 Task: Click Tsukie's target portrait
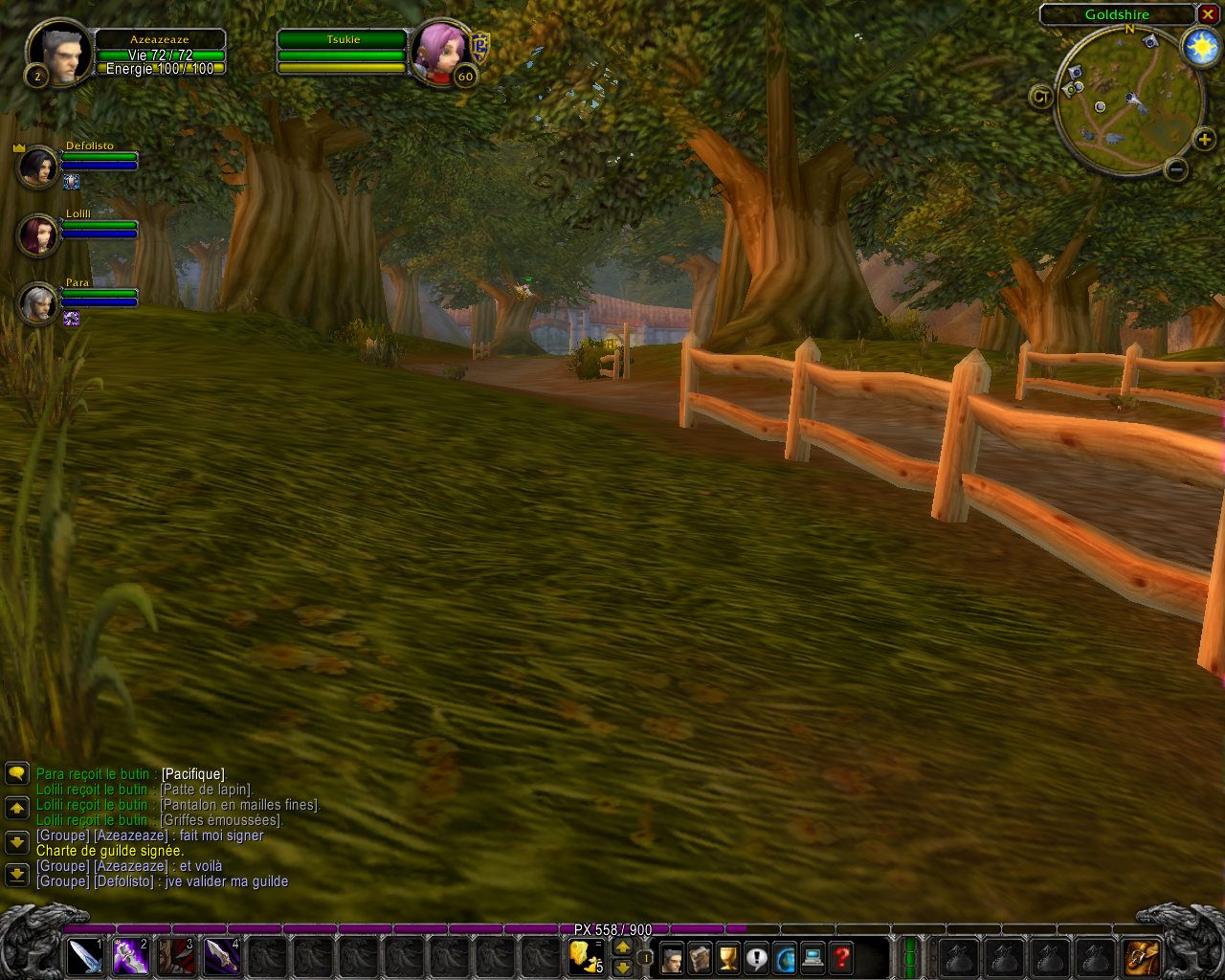(x=441, y=51)
